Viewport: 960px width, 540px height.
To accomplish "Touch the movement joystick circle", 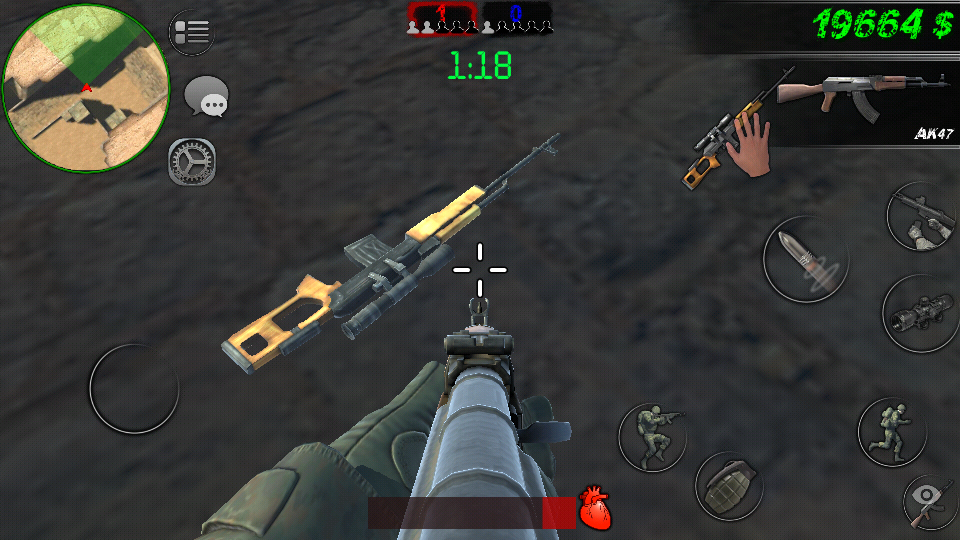I will 134,388.
